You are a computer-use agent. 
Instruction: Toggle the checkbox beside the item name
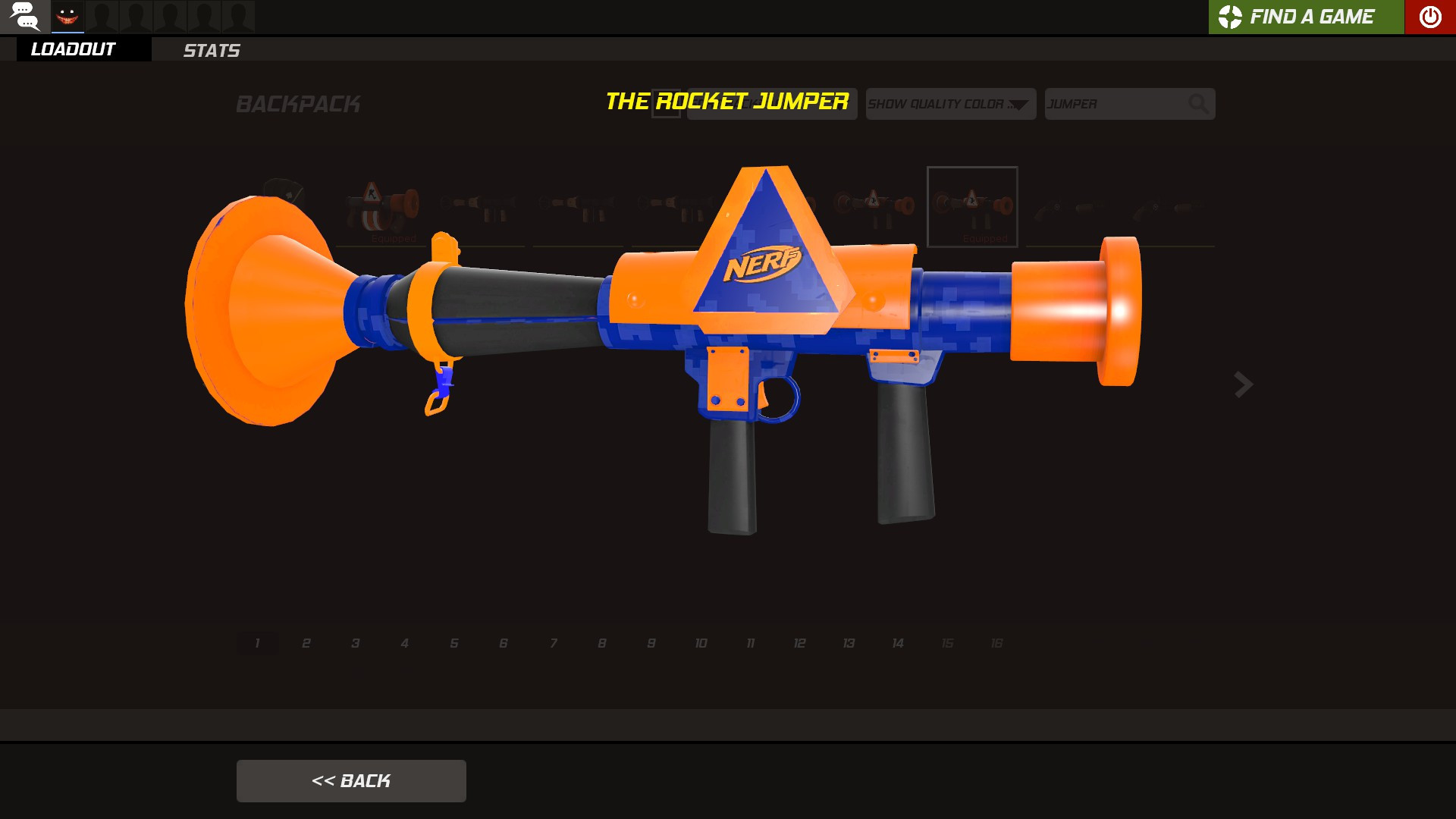(x=667, y=105)
